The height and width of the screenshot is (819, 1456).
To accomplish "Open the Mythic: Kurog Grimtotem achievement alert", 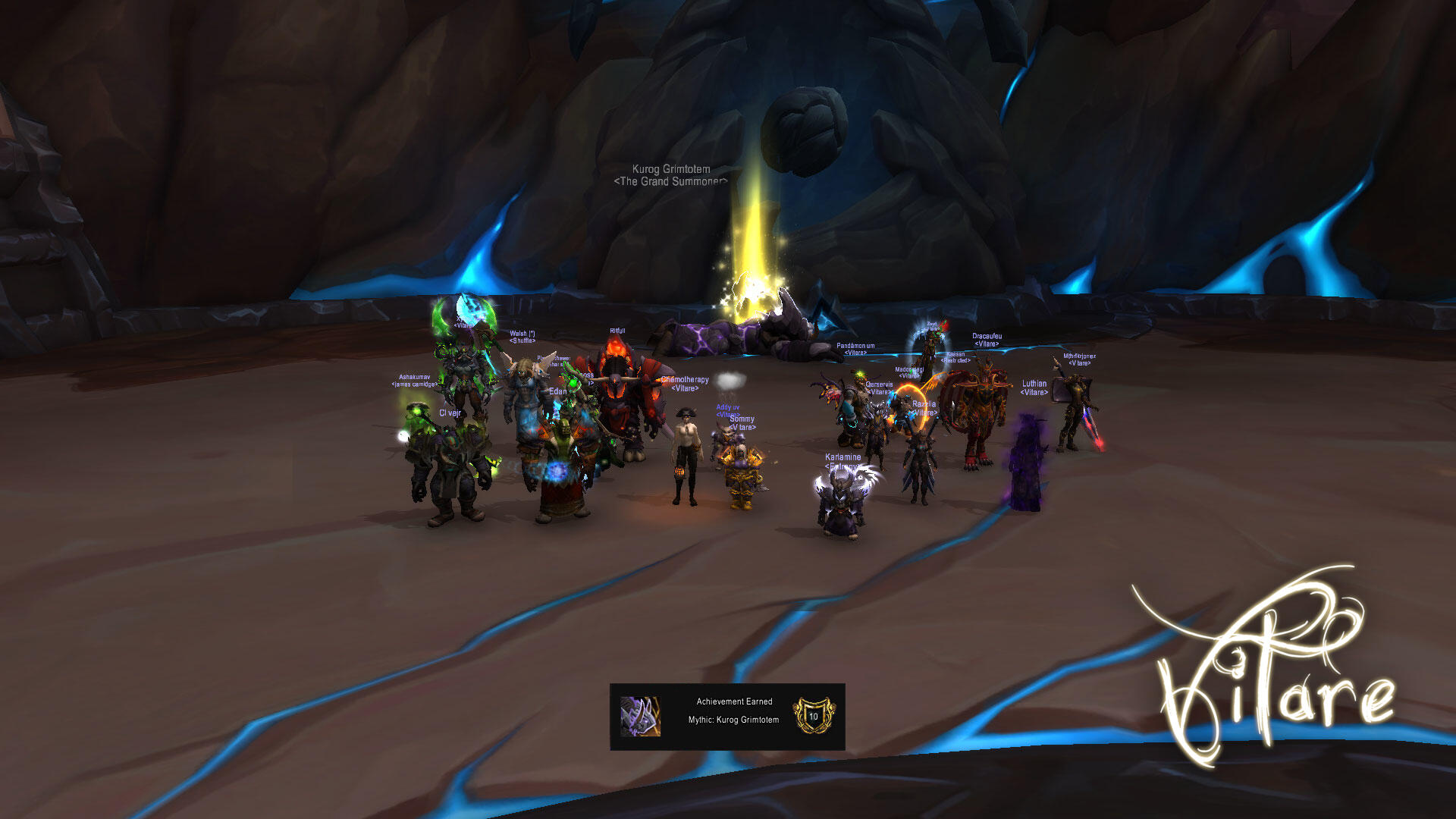I will [x=727, y=717].
